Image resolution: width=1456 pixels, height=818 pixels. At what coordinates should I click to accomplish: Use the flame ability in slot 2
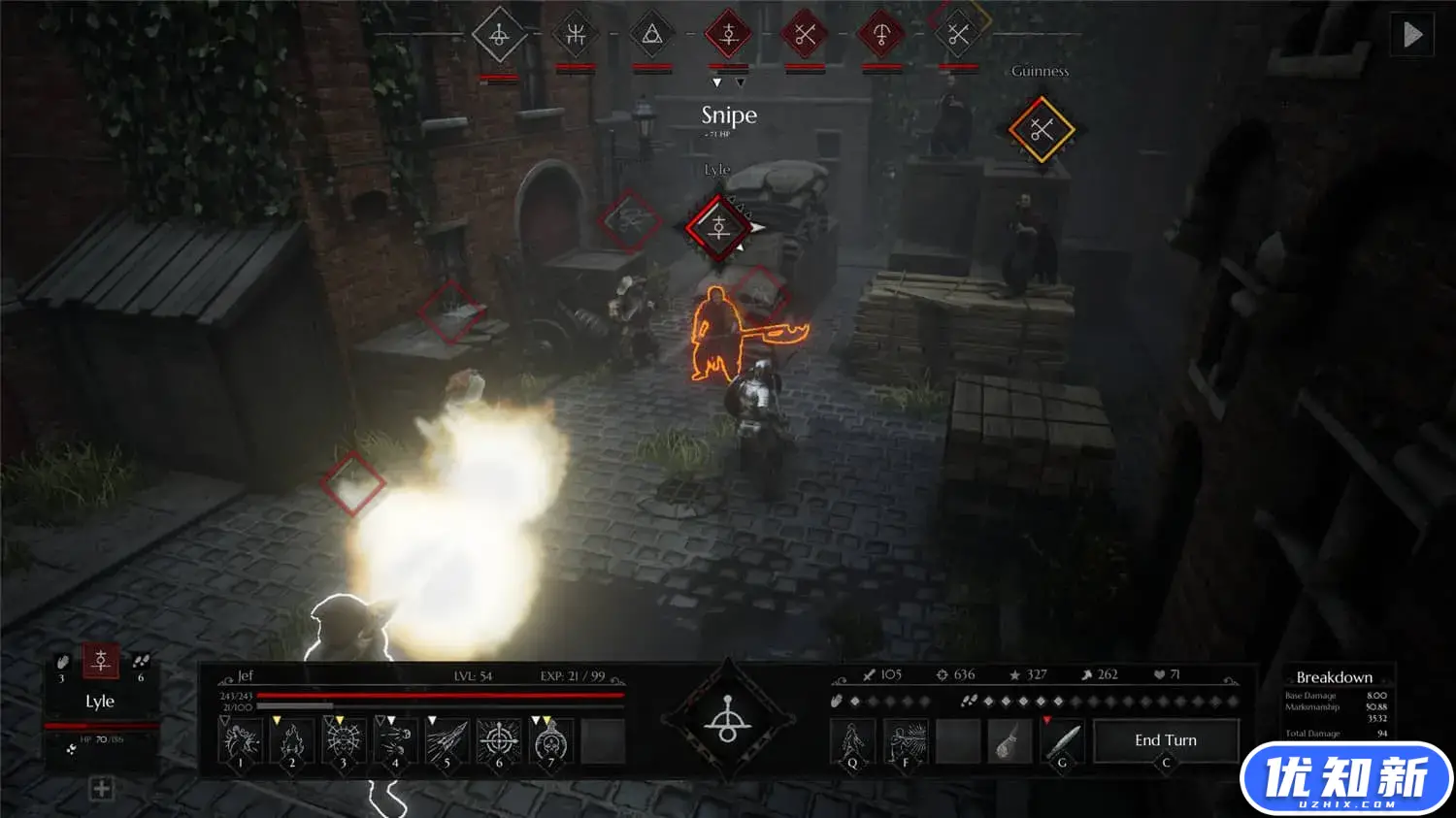click(x=292, y=742)
